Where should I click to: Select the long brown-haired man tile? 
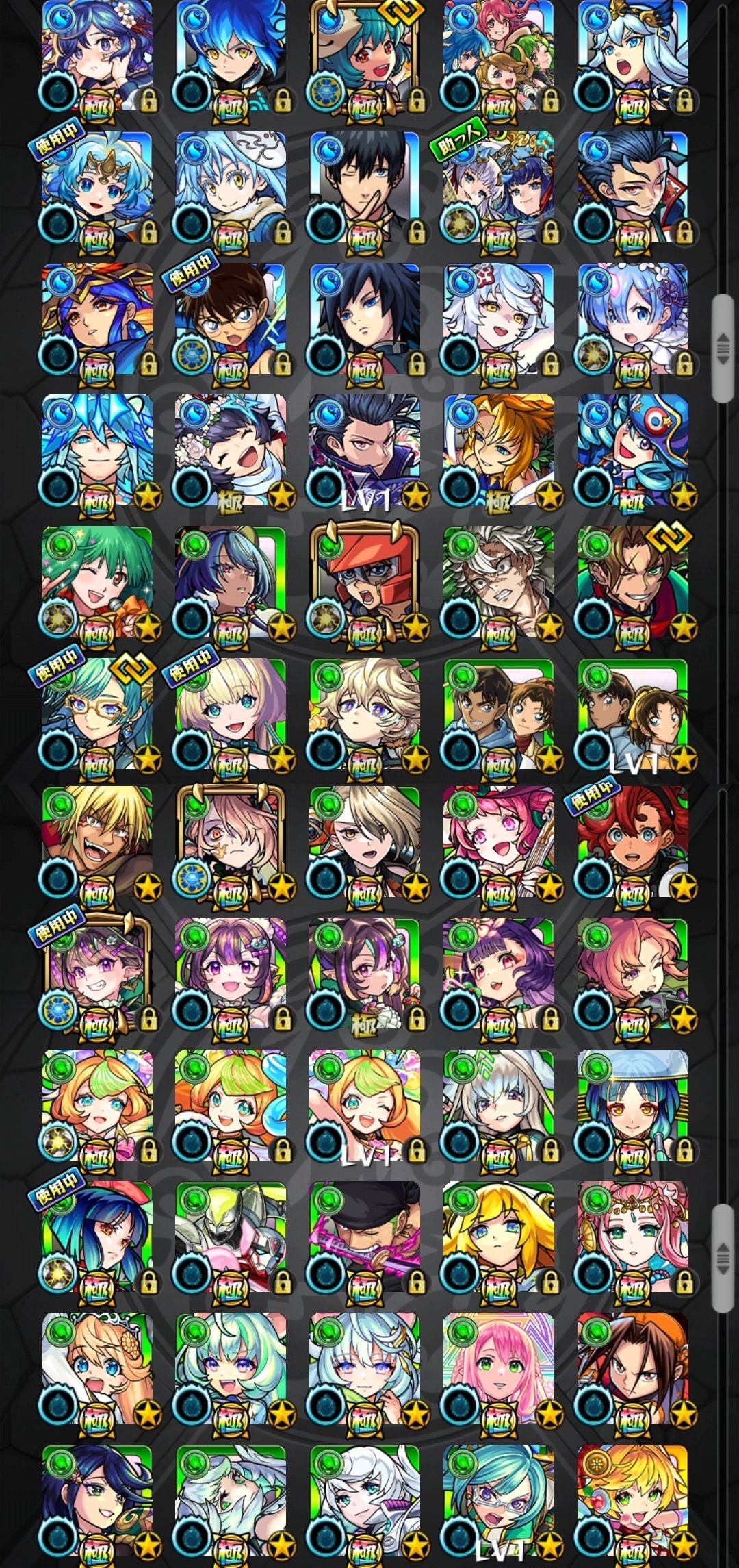coord(632,1373)
